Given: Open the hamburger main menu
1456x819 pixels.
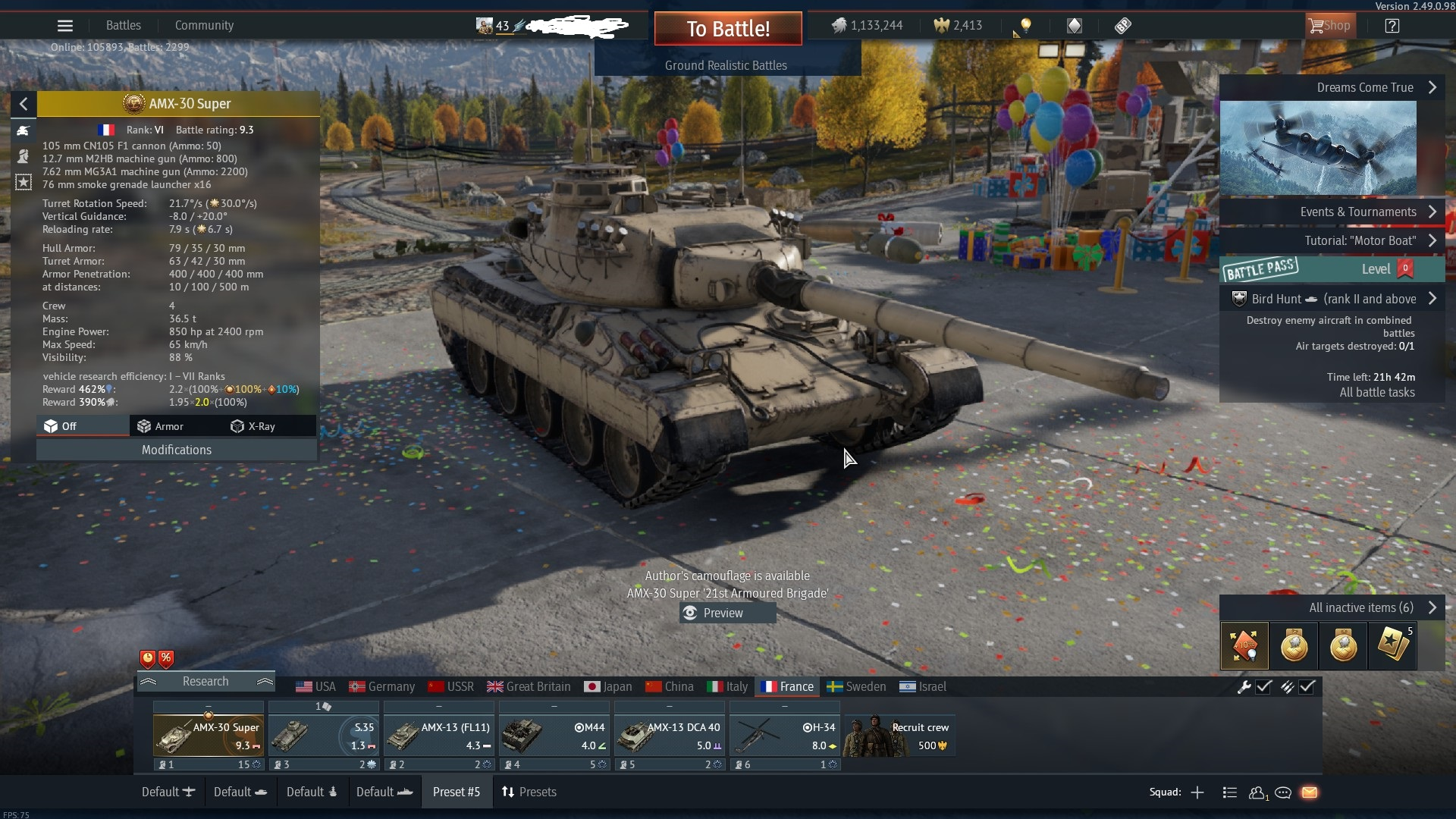Looking at the screenshot, I should (65, 26).
